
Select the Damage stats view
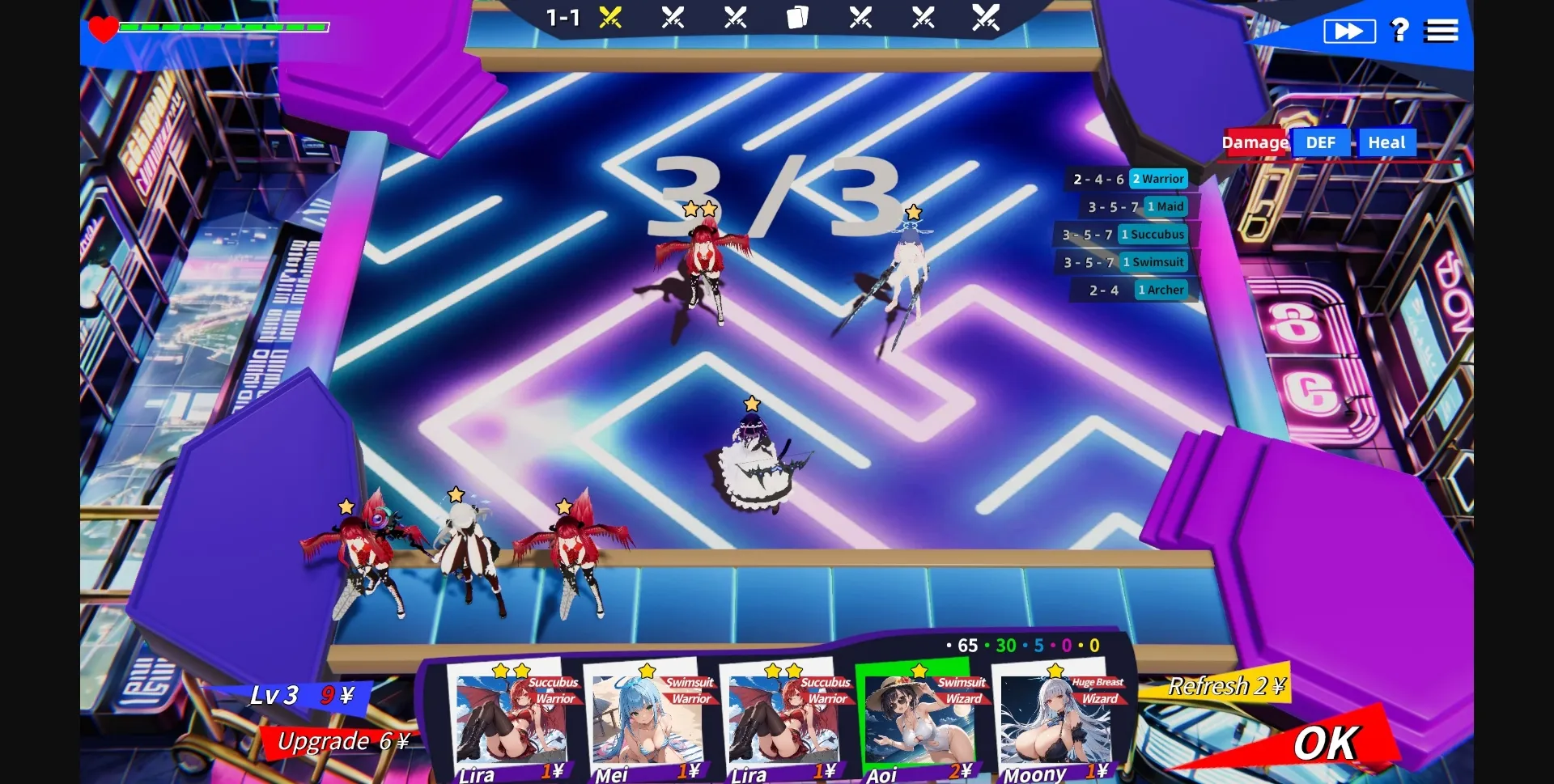tap(1255, 142)
